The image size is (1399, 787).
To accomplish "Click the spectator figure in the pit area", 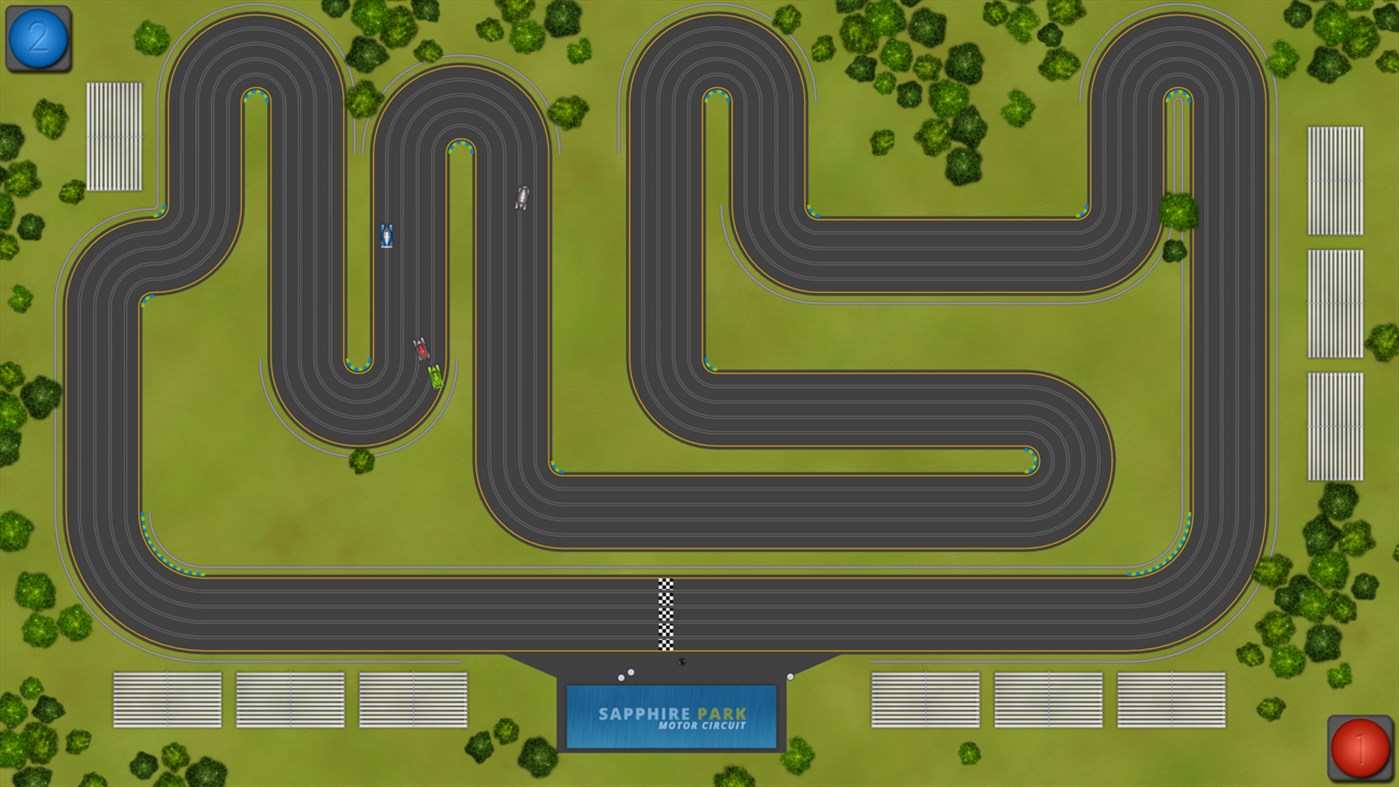I will point(681,662).
